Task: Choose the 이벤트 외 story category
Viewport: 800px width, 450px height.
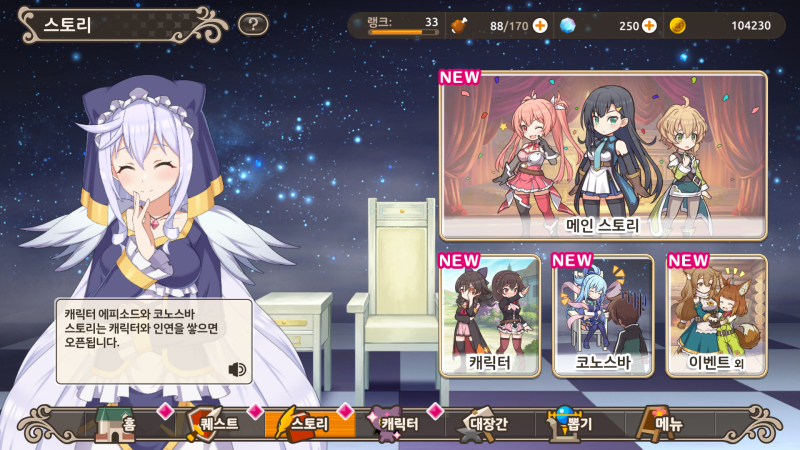Action: [x=716, y=315]
